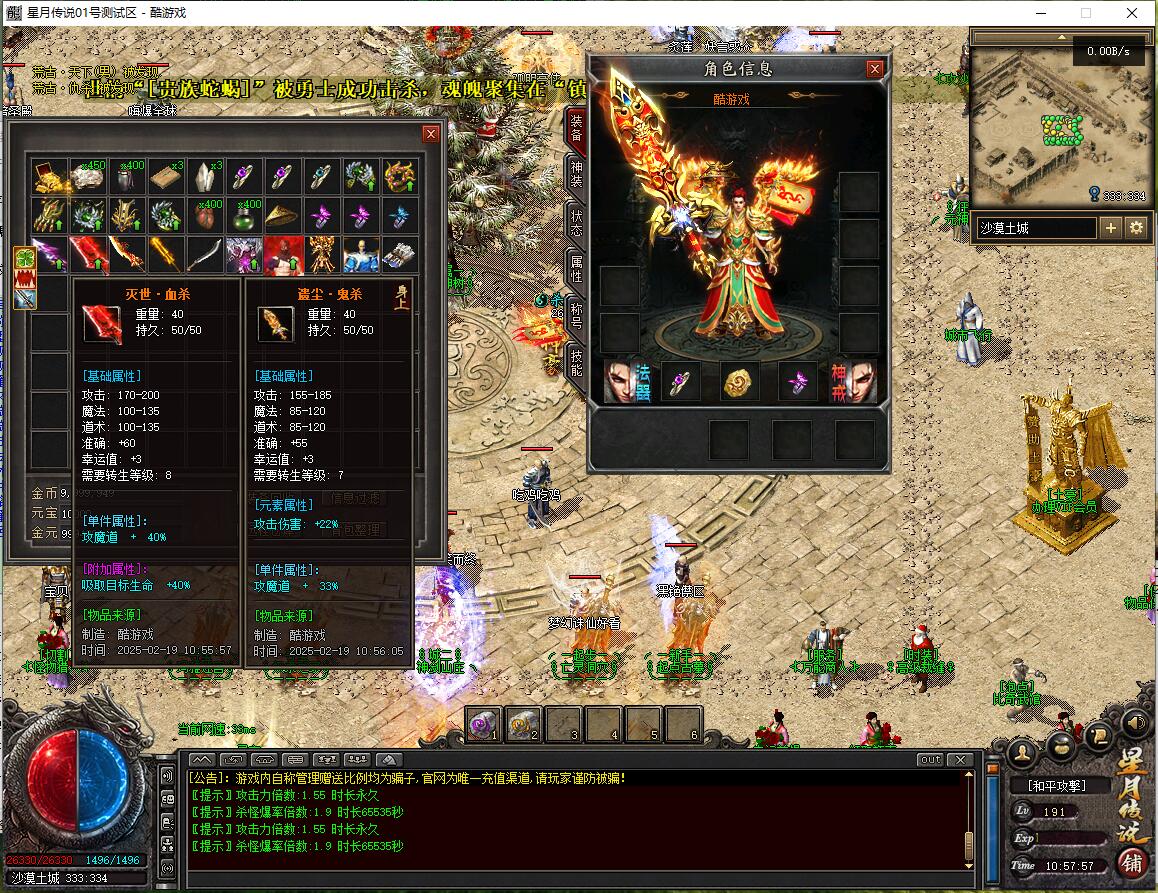Close the inventory bag window
This screenshot has width=1158, height=893.
[431, 134]
